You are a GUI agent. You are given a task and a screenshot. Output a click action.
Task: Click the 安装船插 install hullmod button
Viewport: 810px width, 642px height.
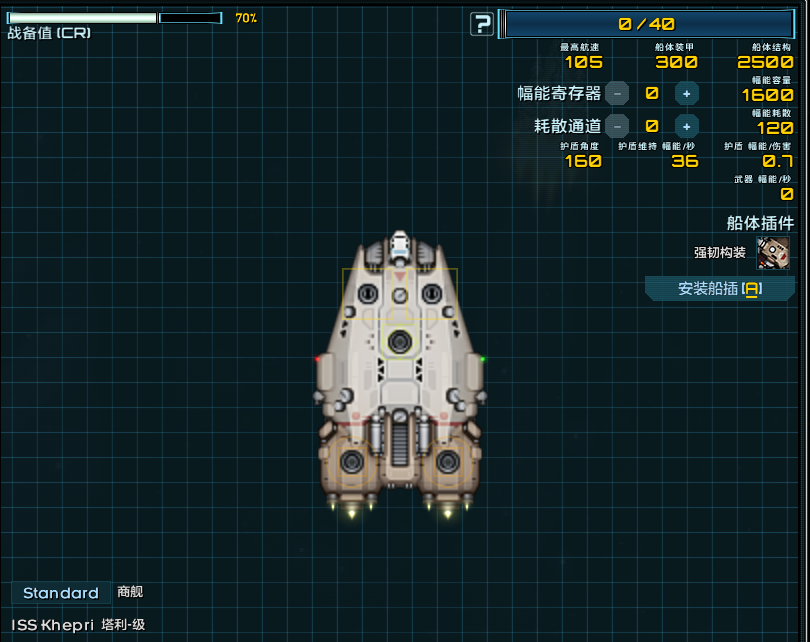pos(719,289)
